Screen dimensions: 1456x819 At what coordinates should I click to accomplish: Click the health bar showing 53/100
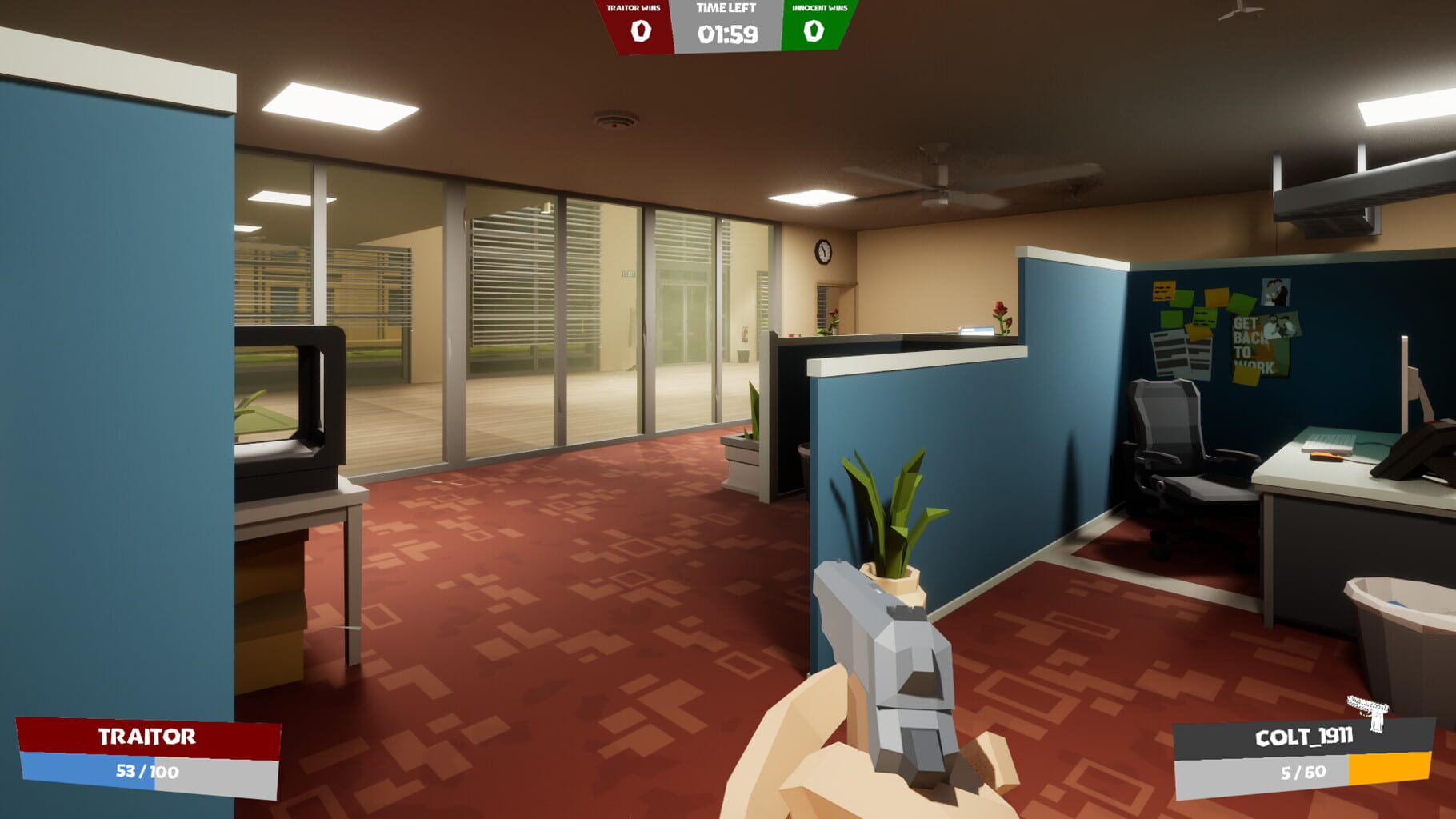[146, 772]
